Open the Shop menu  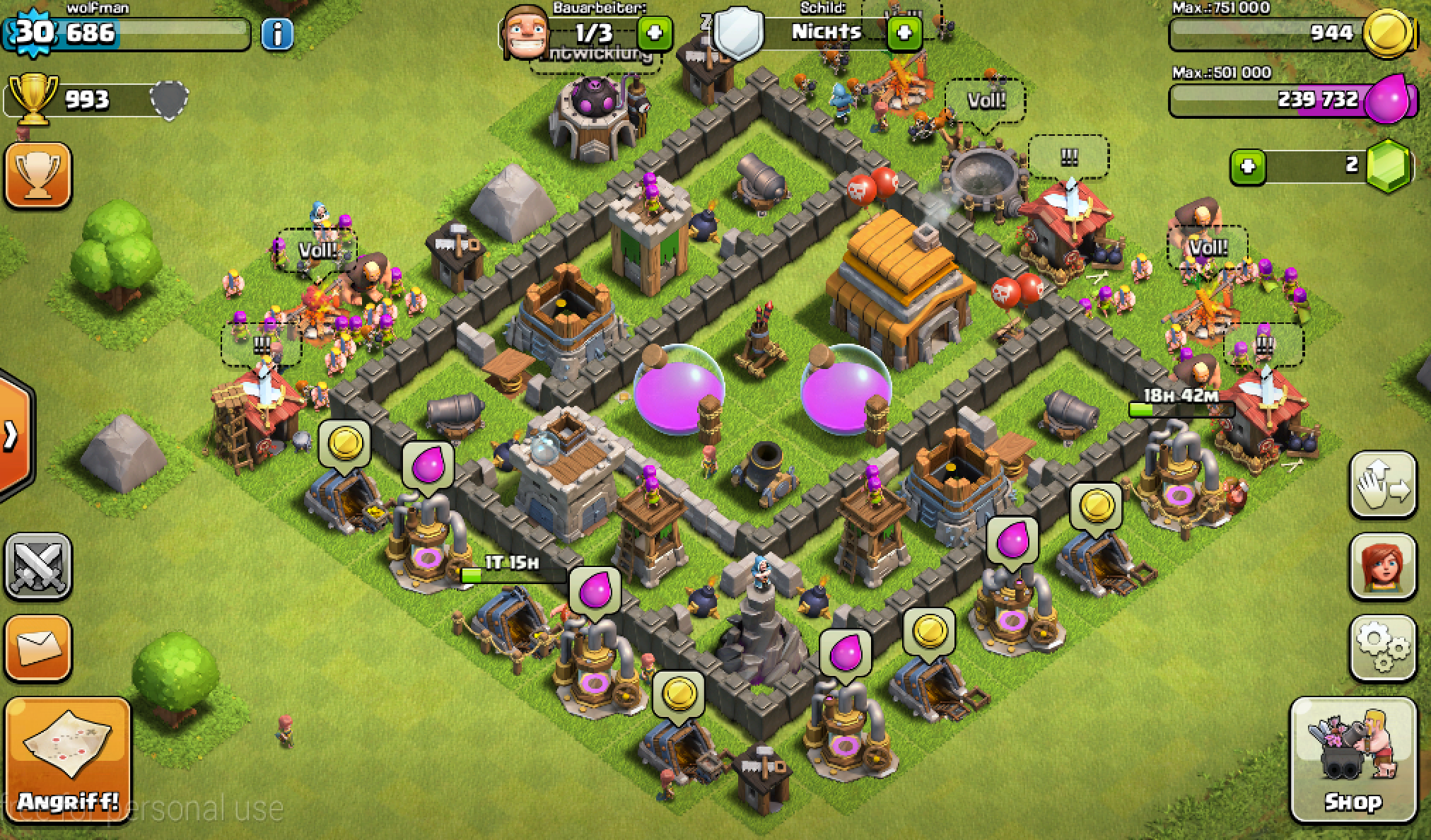click(x=1353, y=759)
